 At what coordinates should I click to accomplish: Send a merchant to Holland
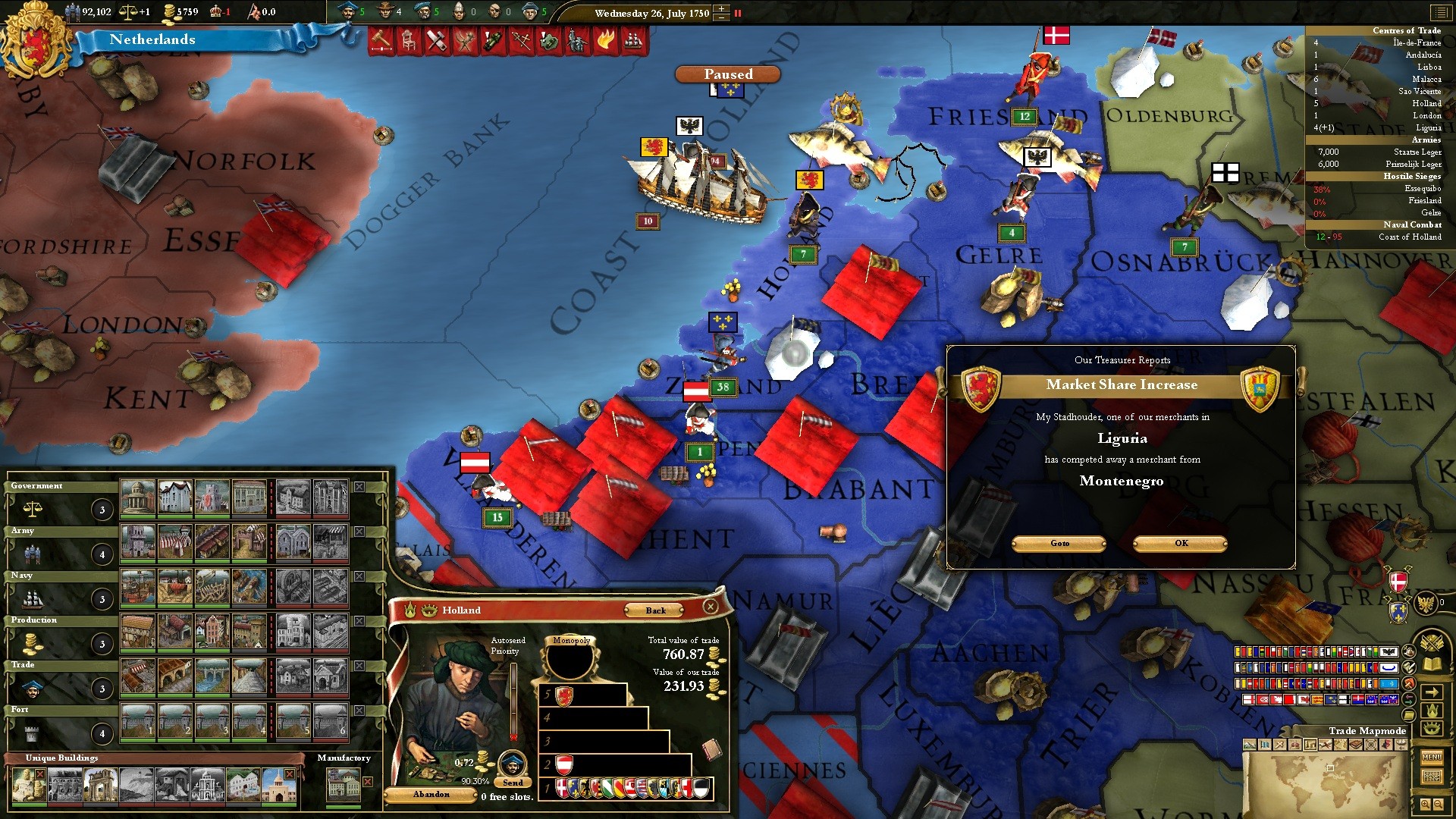tap(513, 782)
